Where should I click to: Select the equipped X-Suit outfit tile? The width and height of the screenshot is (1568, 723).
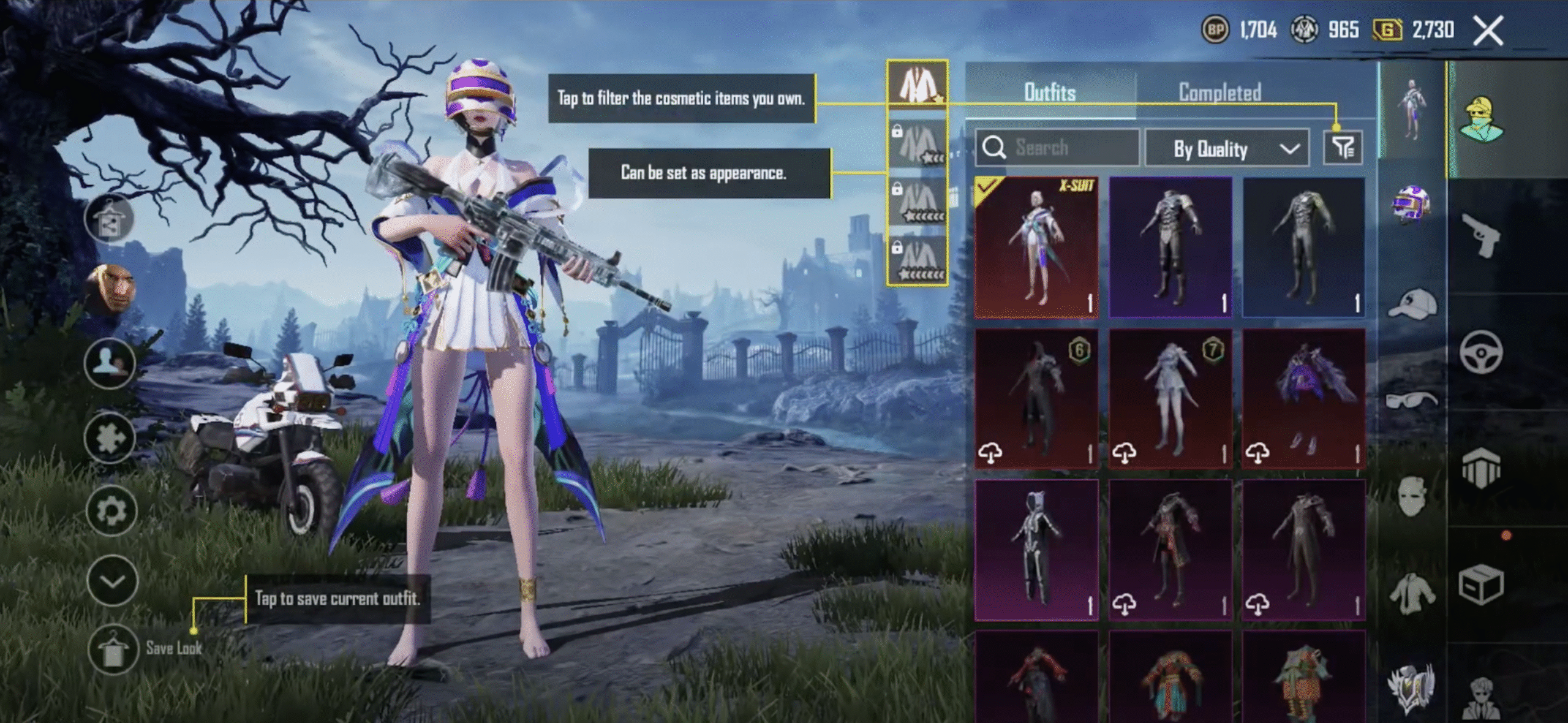[1036, 248]
